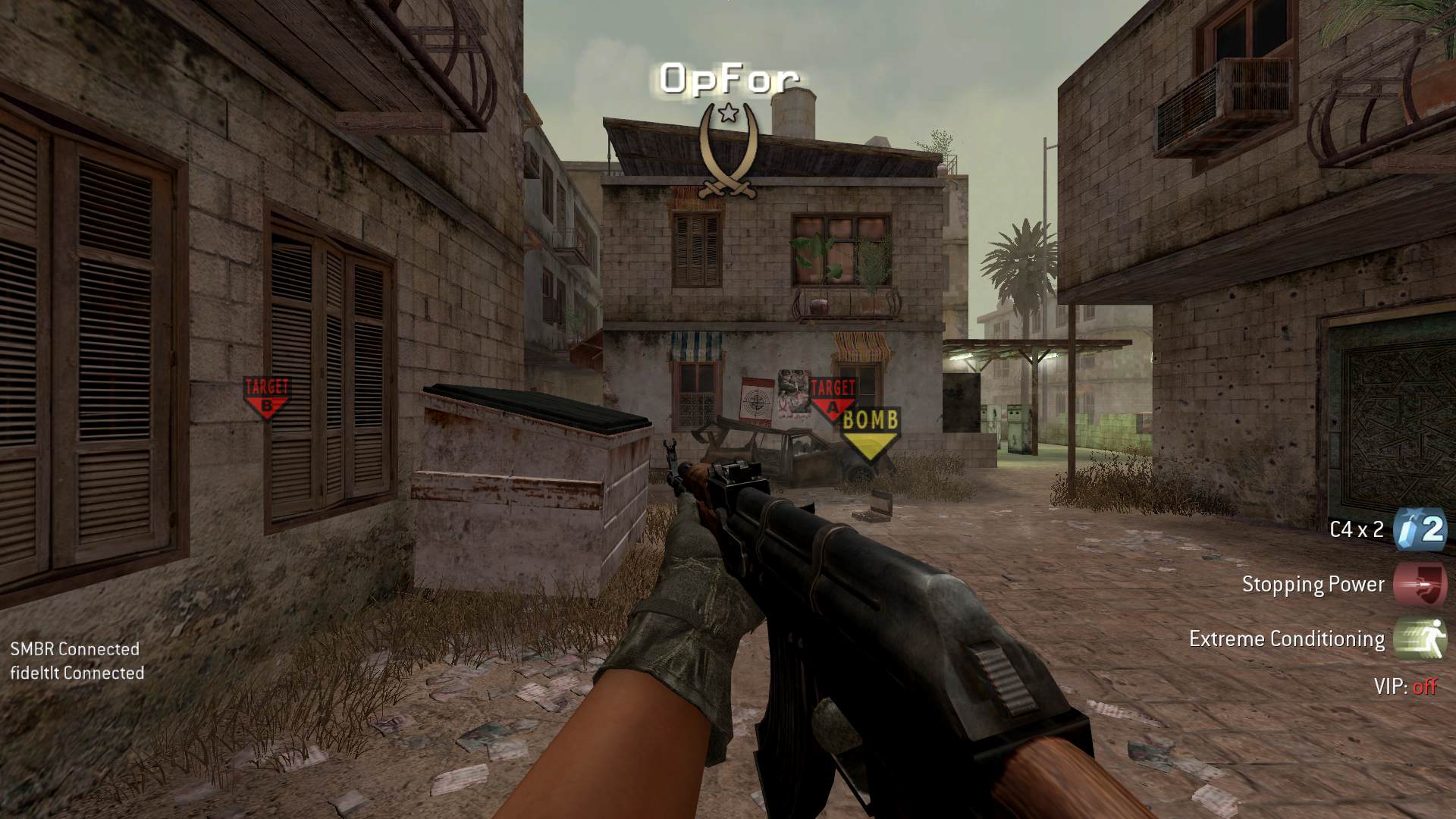The height and width of the screenshot is (819, 1456).
Task: Click the C4 equipment icon
Action: point(1420,529)
